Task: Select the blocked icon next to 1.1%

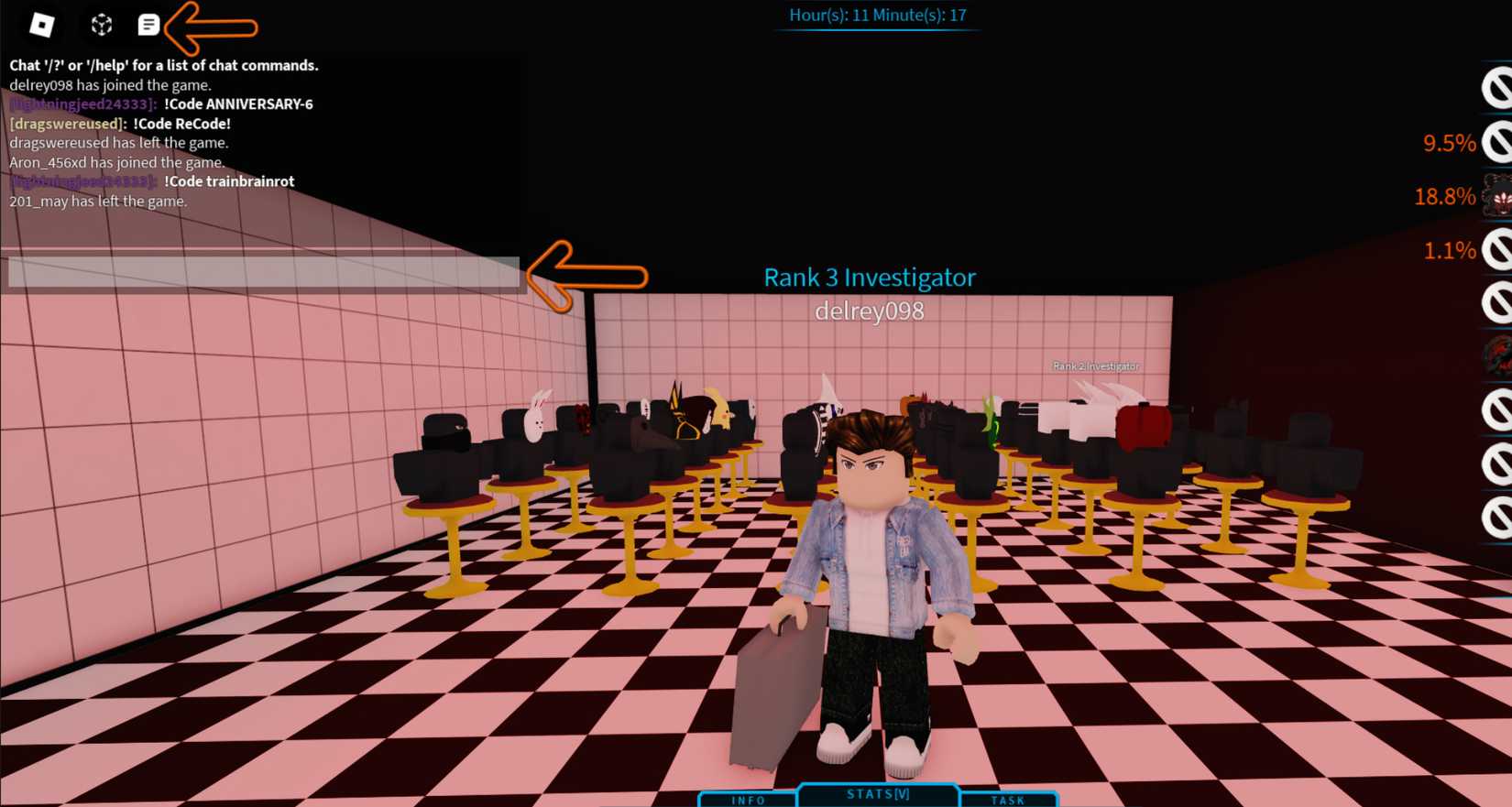Action: (x=1499, y=249)
